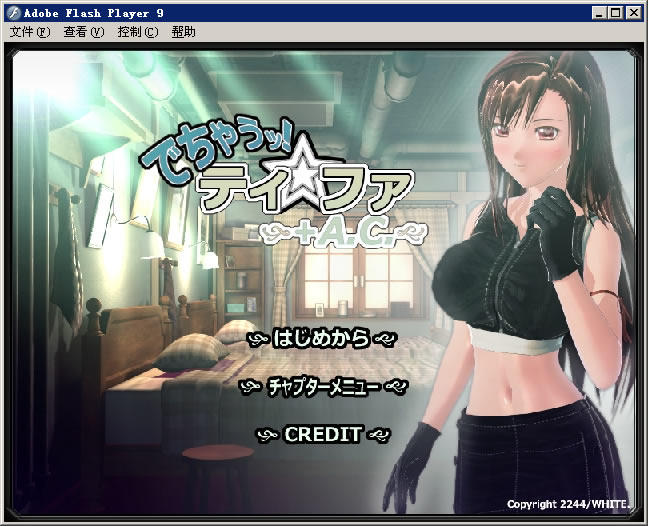Open the 文件 menu in the menu bar
This screenshot has width=648, height=526.
point(29,32)
